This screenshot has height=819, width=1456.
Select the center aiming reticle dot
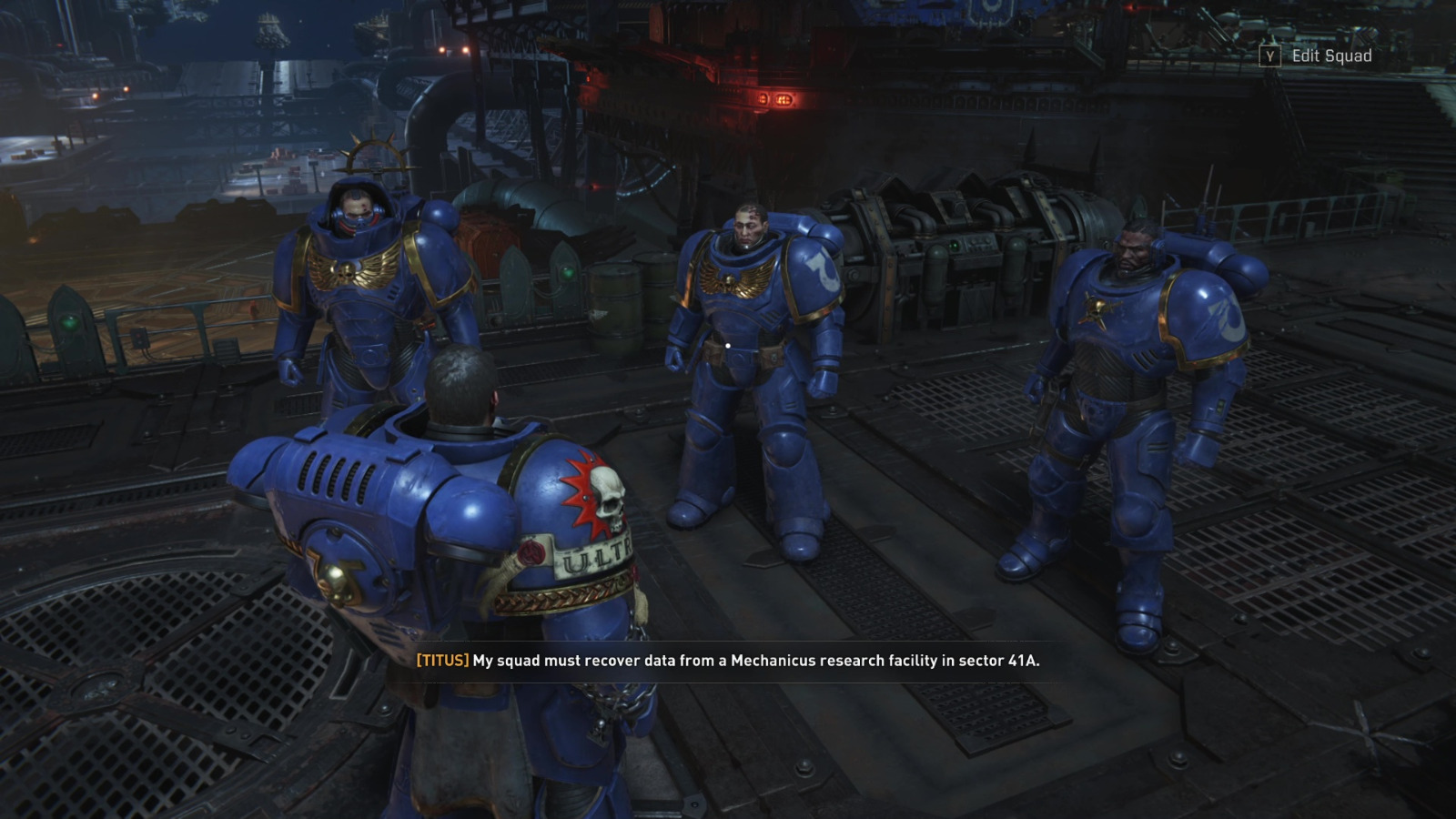[730, 344]
